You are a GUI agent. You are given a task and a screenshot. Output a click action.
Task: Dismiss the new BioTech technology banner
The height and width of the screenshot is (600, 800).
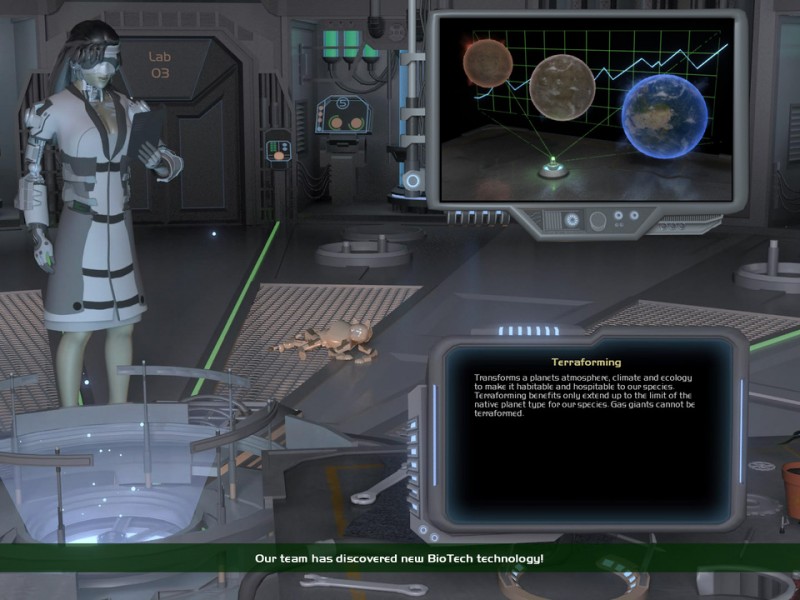click(x=400, y=557)
